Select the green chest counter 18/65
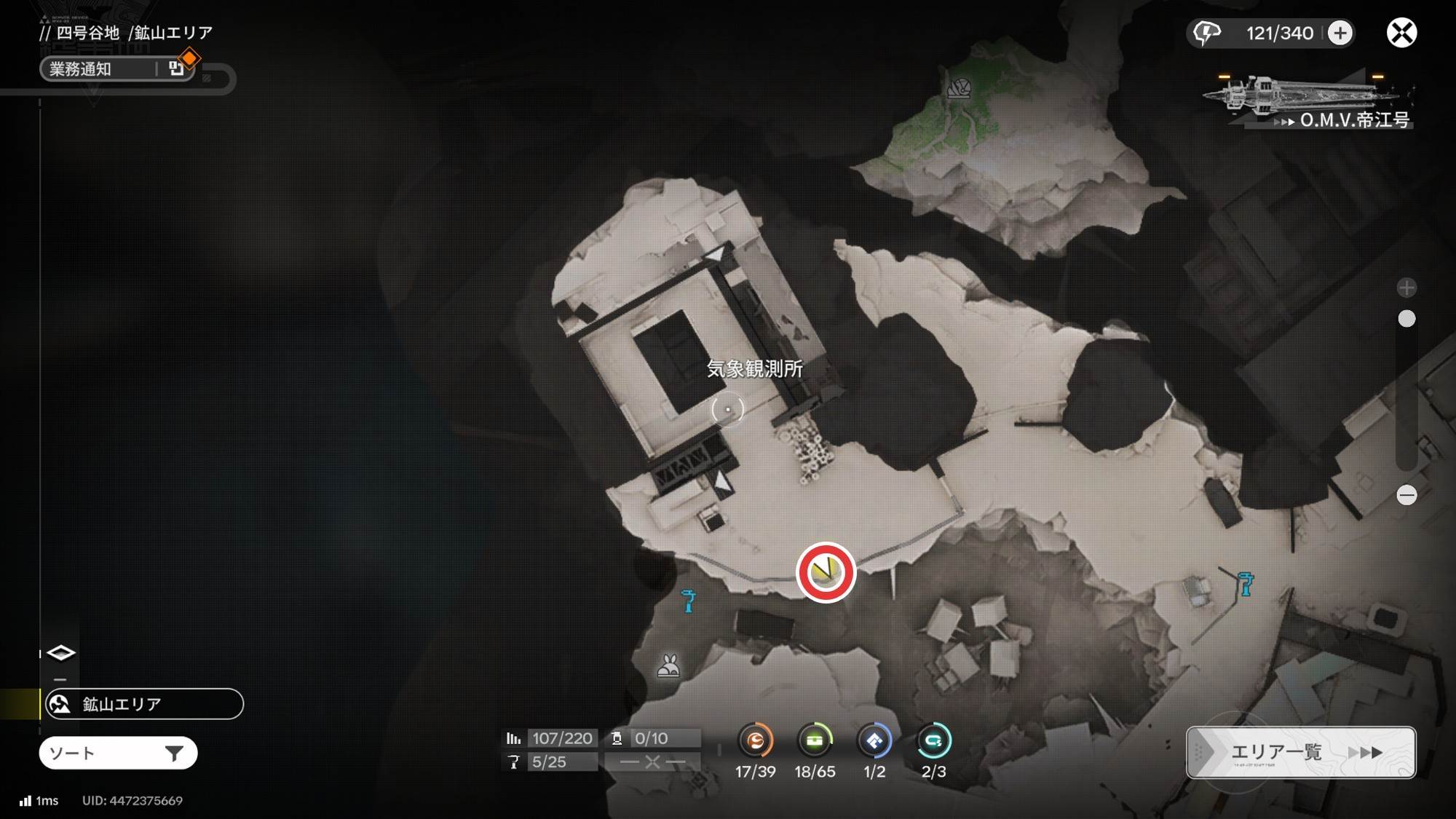 pyautogui.click(x=815, y=741)
